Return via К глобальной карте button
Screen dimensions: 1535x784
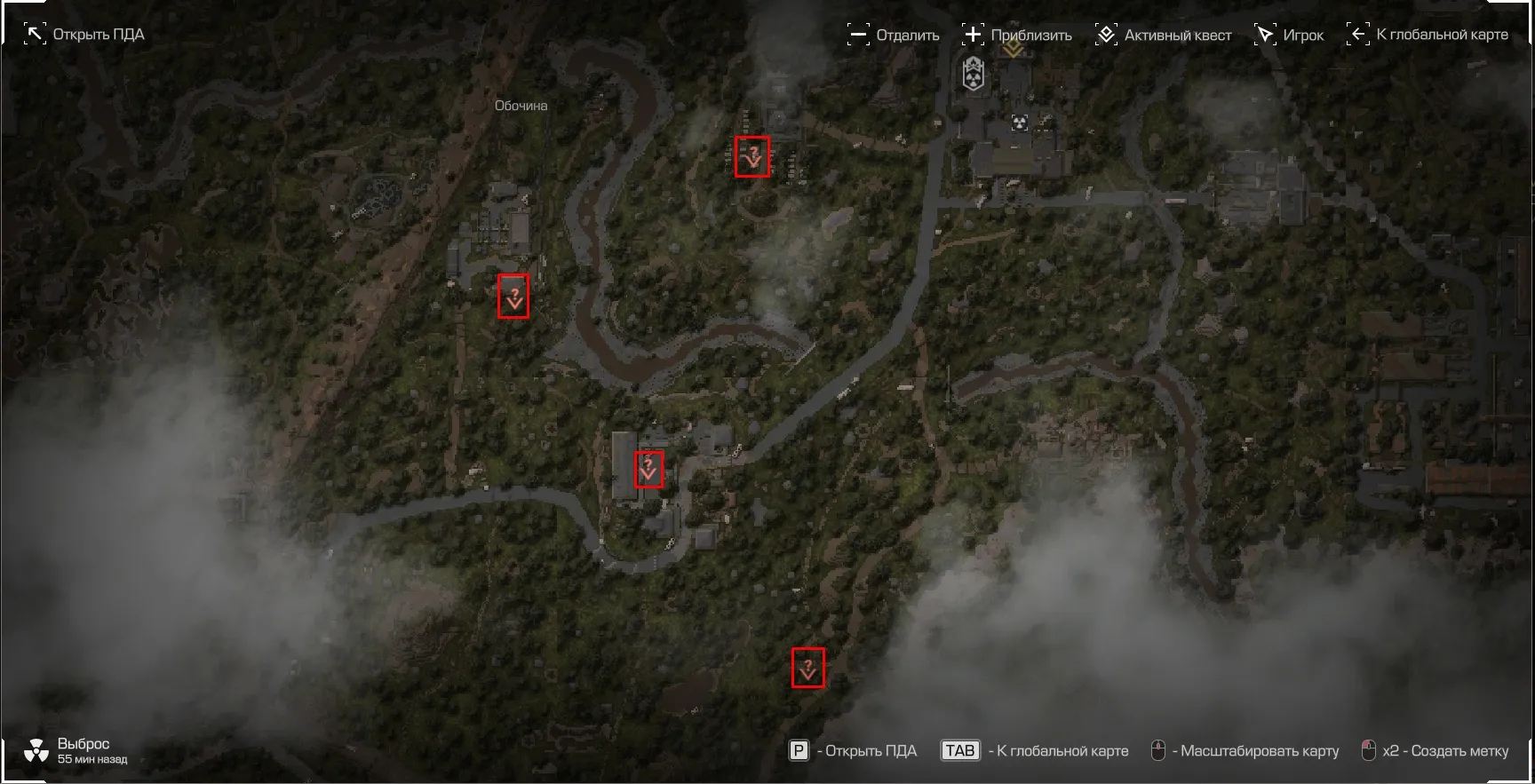point(1428,35)
